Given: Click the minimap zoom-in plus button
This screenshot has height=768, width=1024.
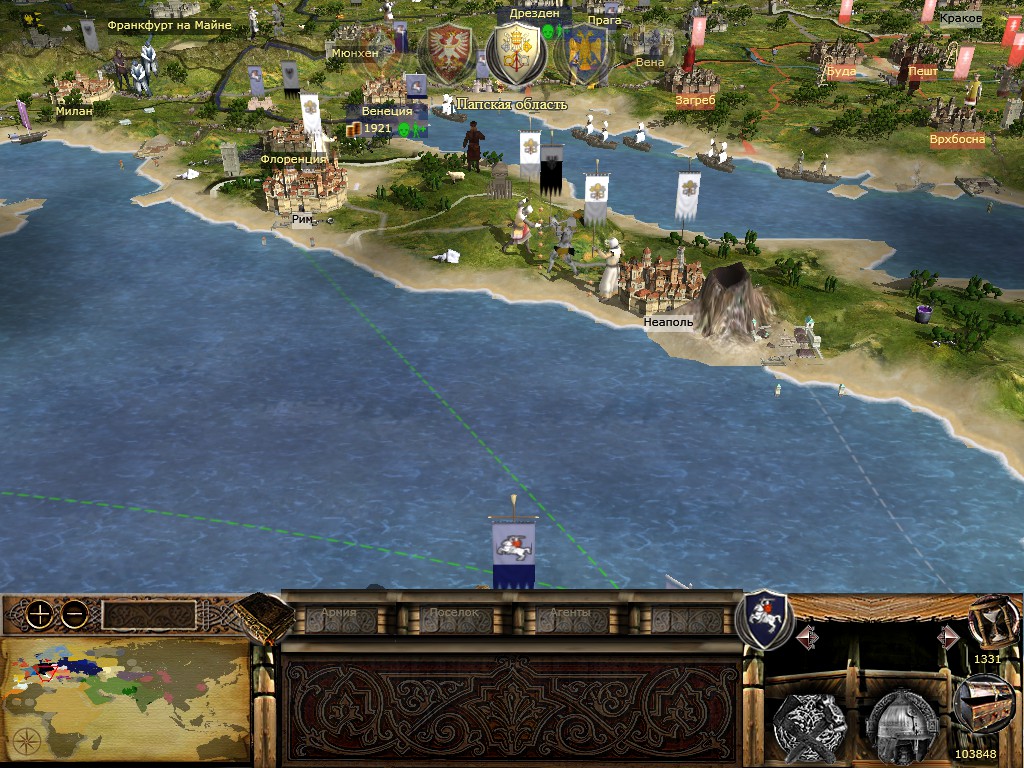Looking at the screenshot, I should 39,615.
